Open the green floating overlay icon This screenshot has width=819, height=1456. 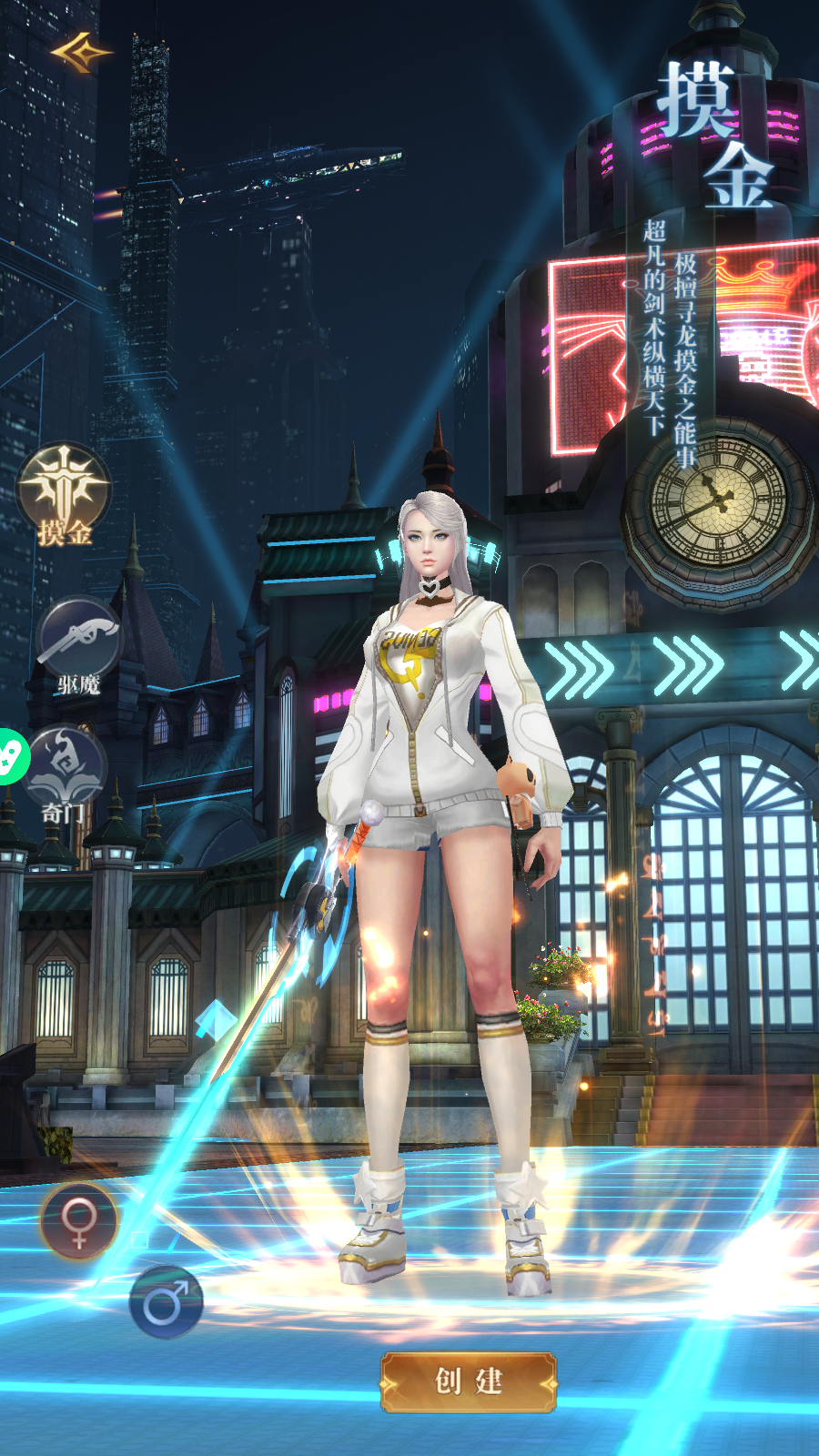tap(11, 757)
